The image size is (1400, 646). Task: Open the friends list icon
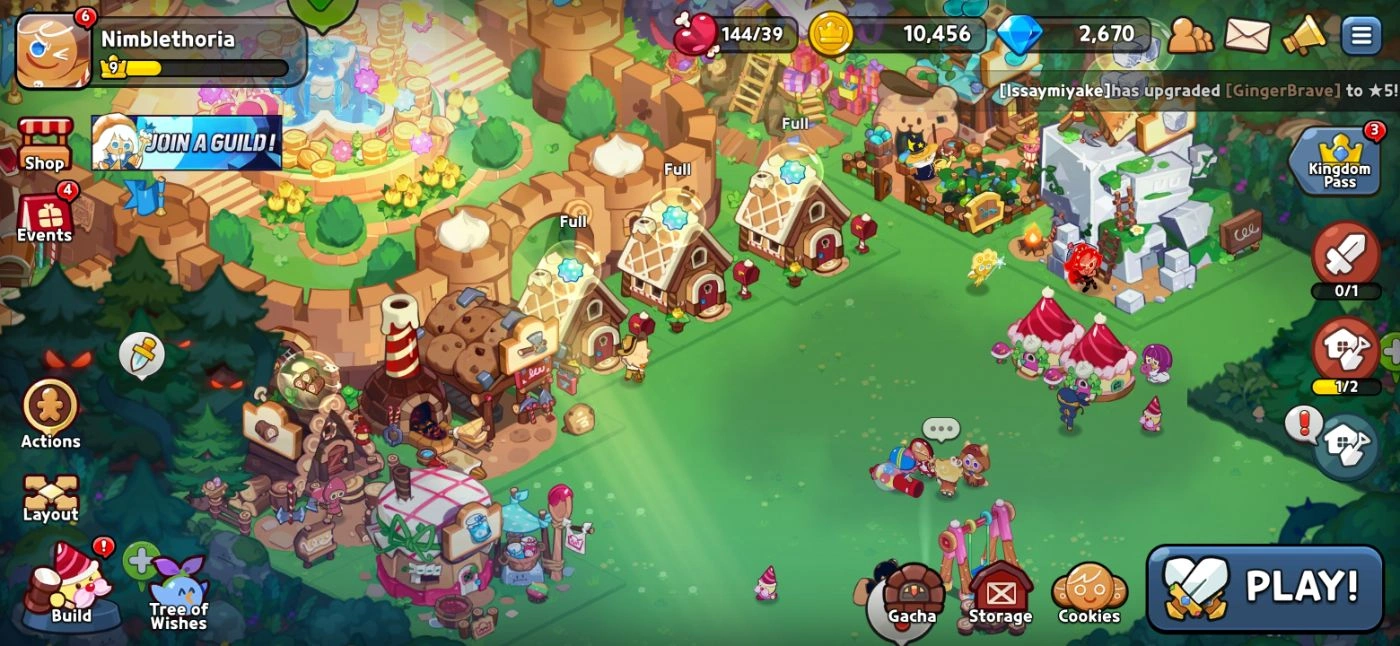click(1190, 36)
